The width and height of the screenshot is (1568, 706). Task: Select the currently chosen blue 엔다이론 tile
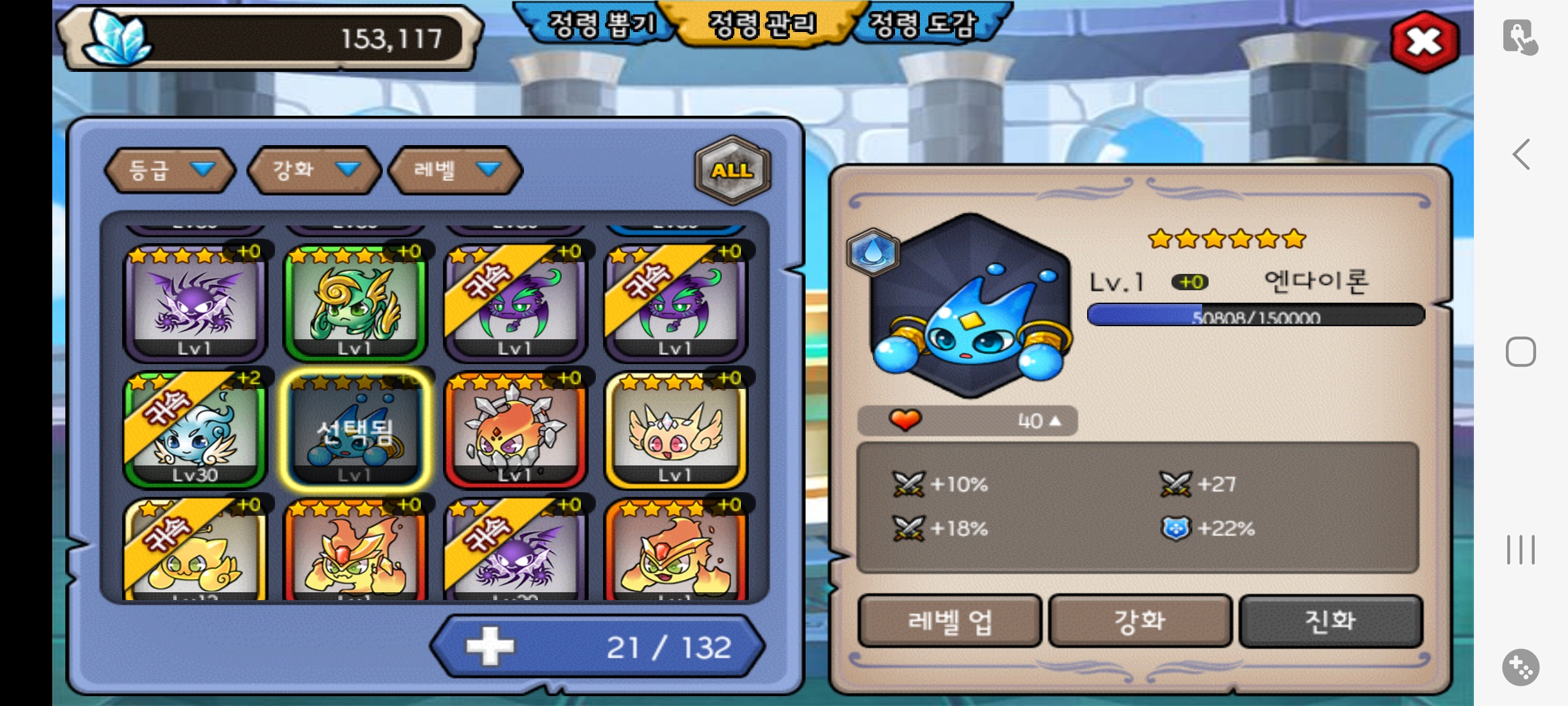[x=355, y=429]
